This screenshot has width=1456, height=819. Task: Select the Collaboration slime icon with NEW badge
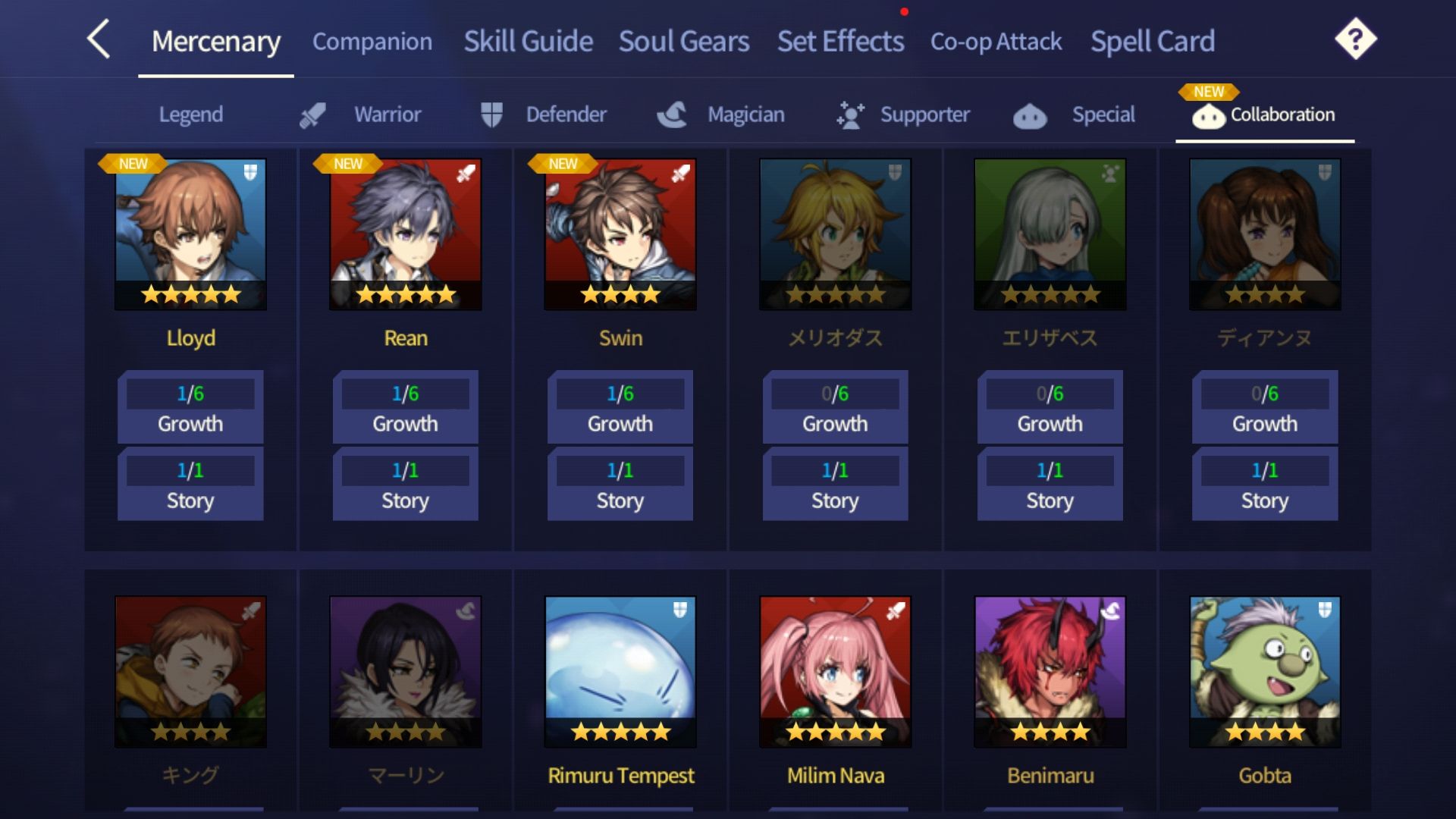point(1211,118)
